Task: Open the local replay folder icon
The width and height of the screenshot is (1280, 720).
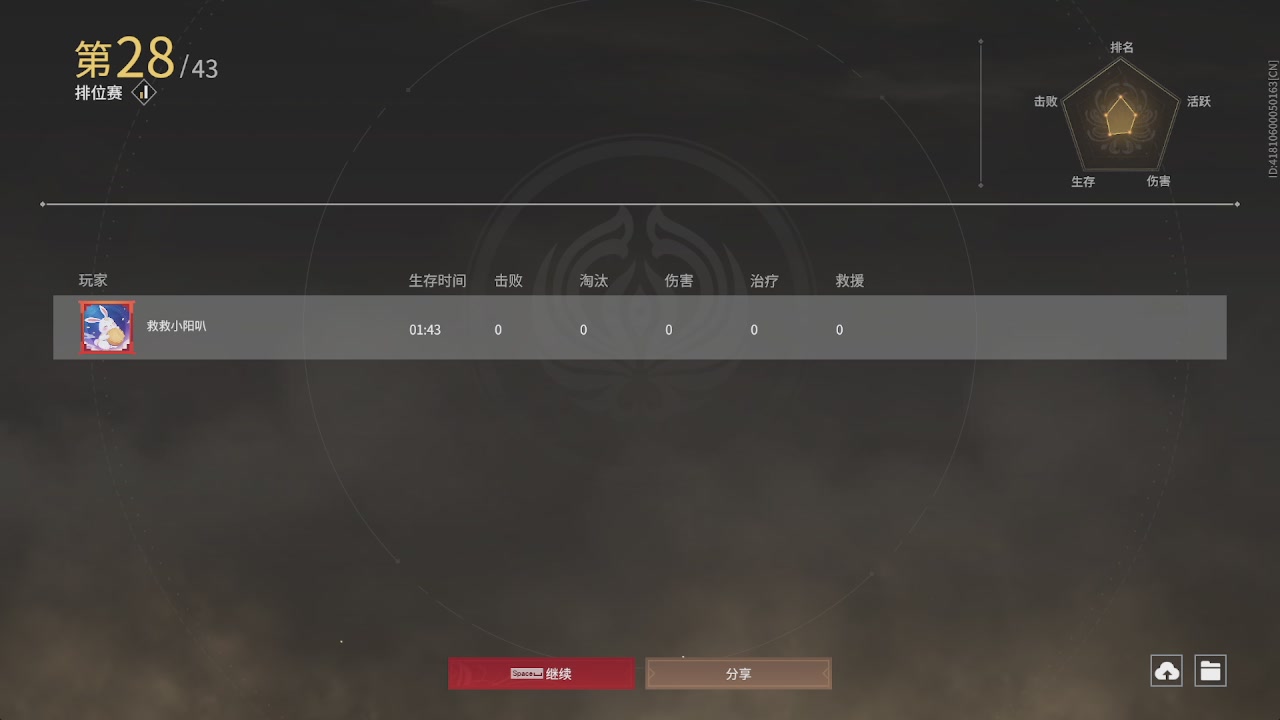Action: tap(1210, 670)
